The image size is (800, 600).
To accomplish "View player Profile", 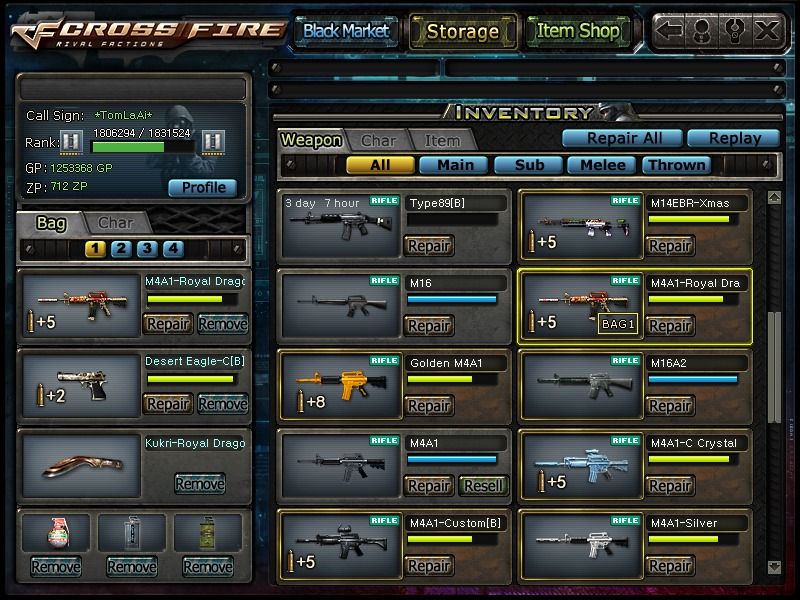I will pos(203,187).
